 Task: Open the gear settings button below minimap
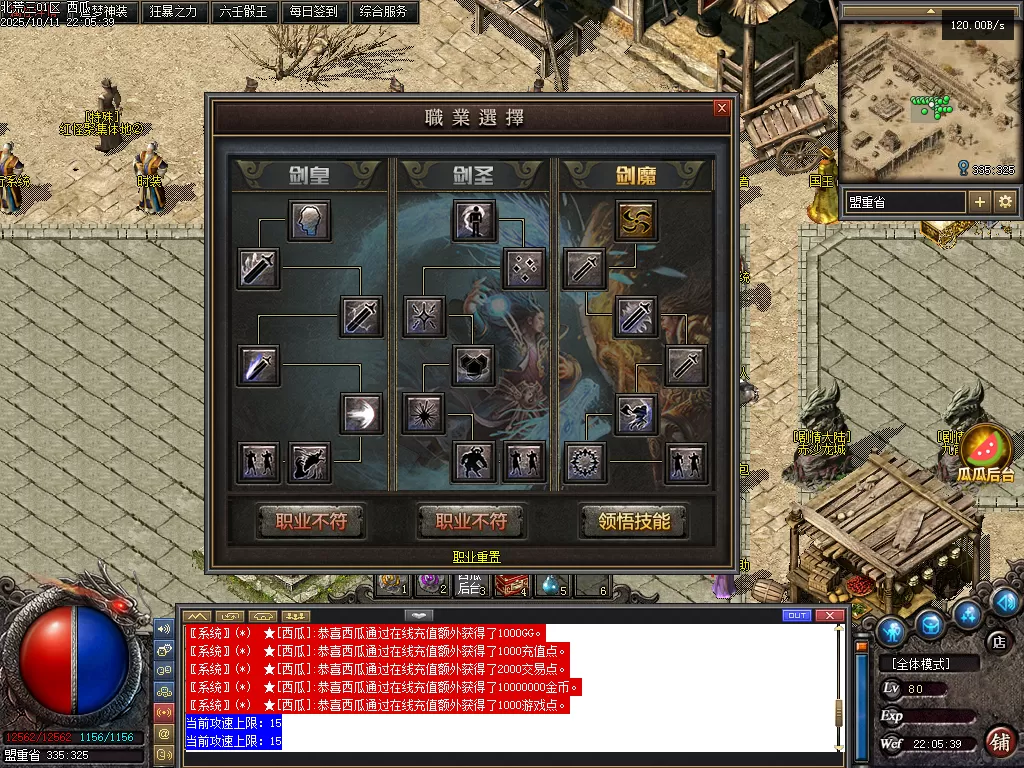click(x=1005, y=202)
